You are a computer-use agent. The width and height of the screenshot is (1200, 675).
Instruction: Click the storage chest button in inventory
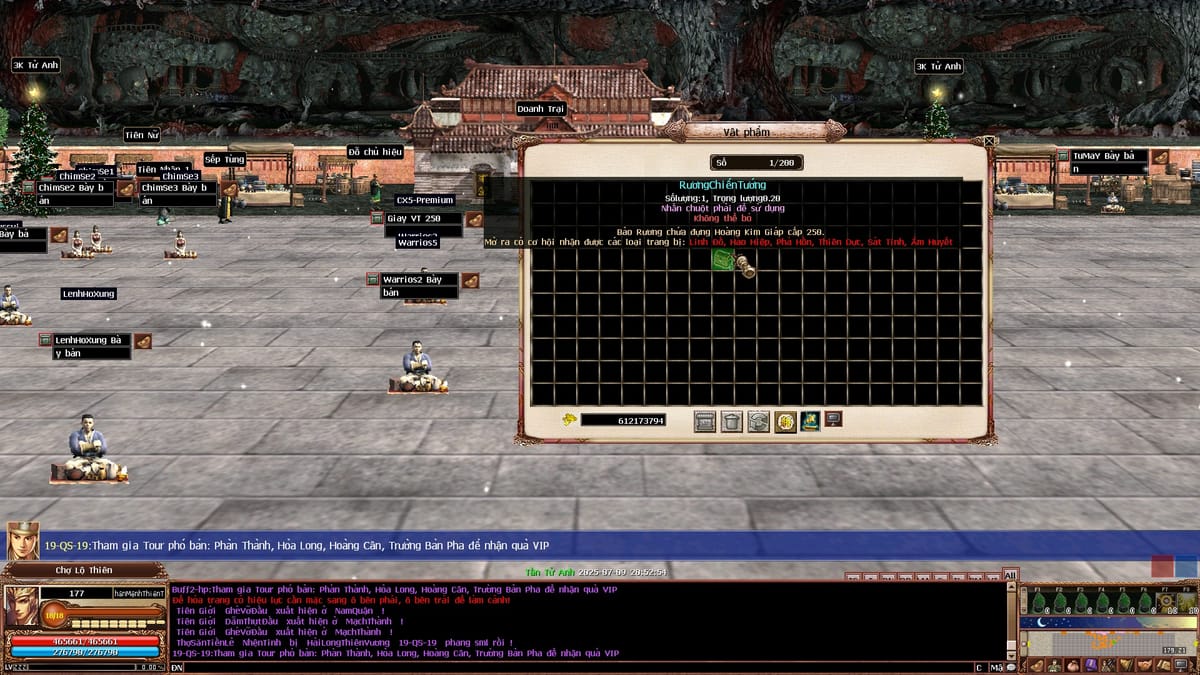point(705,421)
